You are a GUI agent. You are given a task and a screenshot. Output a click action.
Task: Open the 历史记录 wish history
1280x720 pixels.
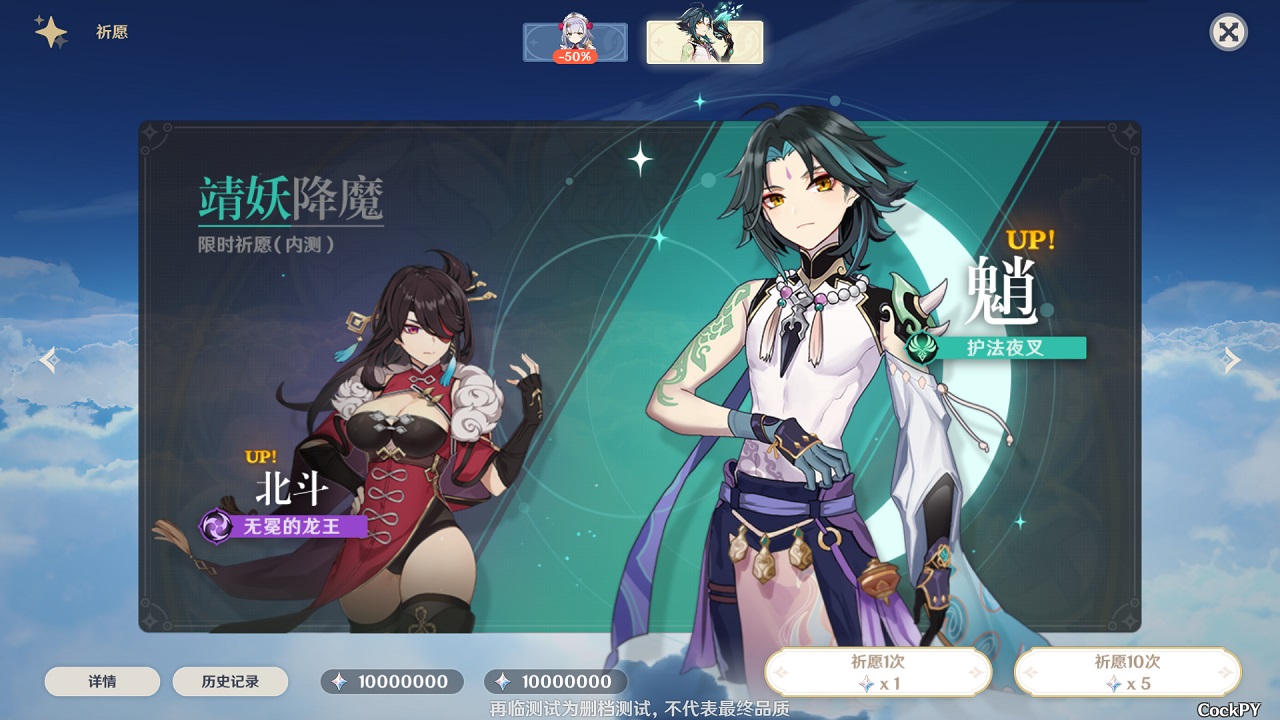[x=230, y=682]
